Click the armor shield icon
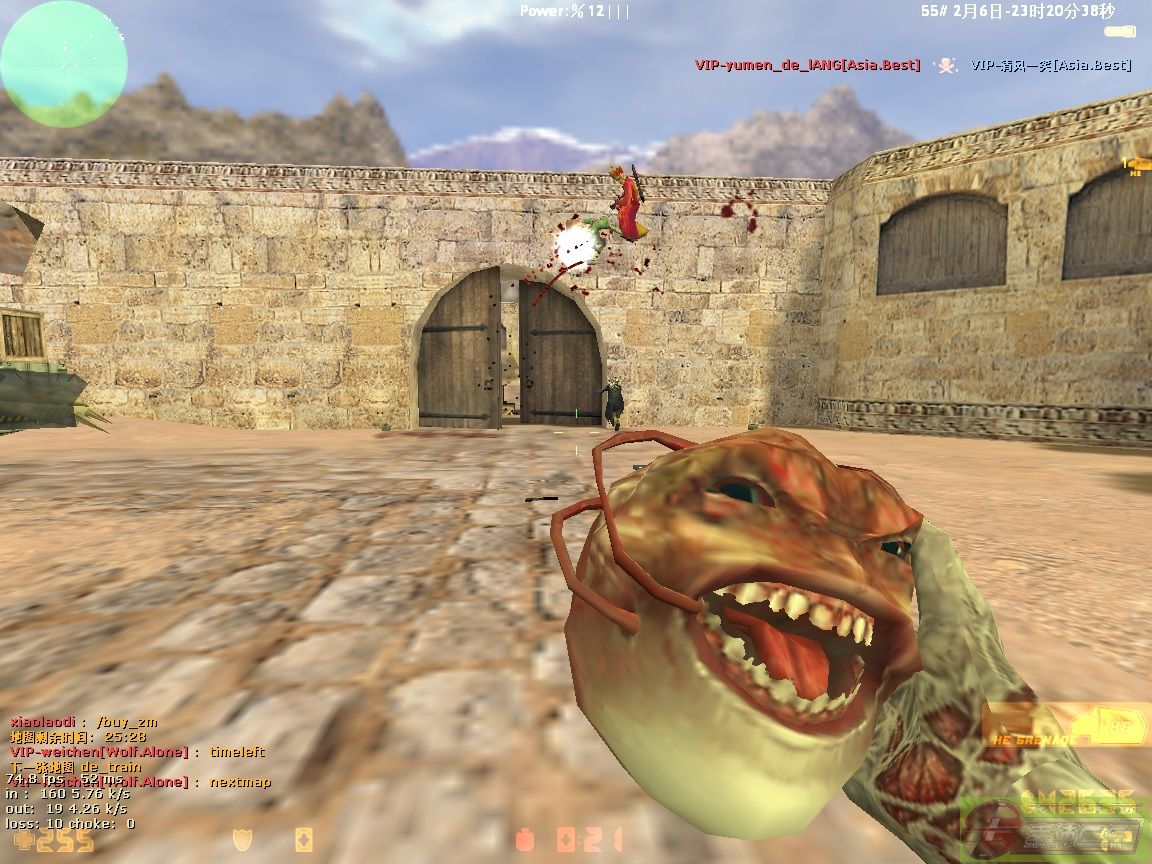Viewport: 1152px width, 864px height. click(241, 839)
